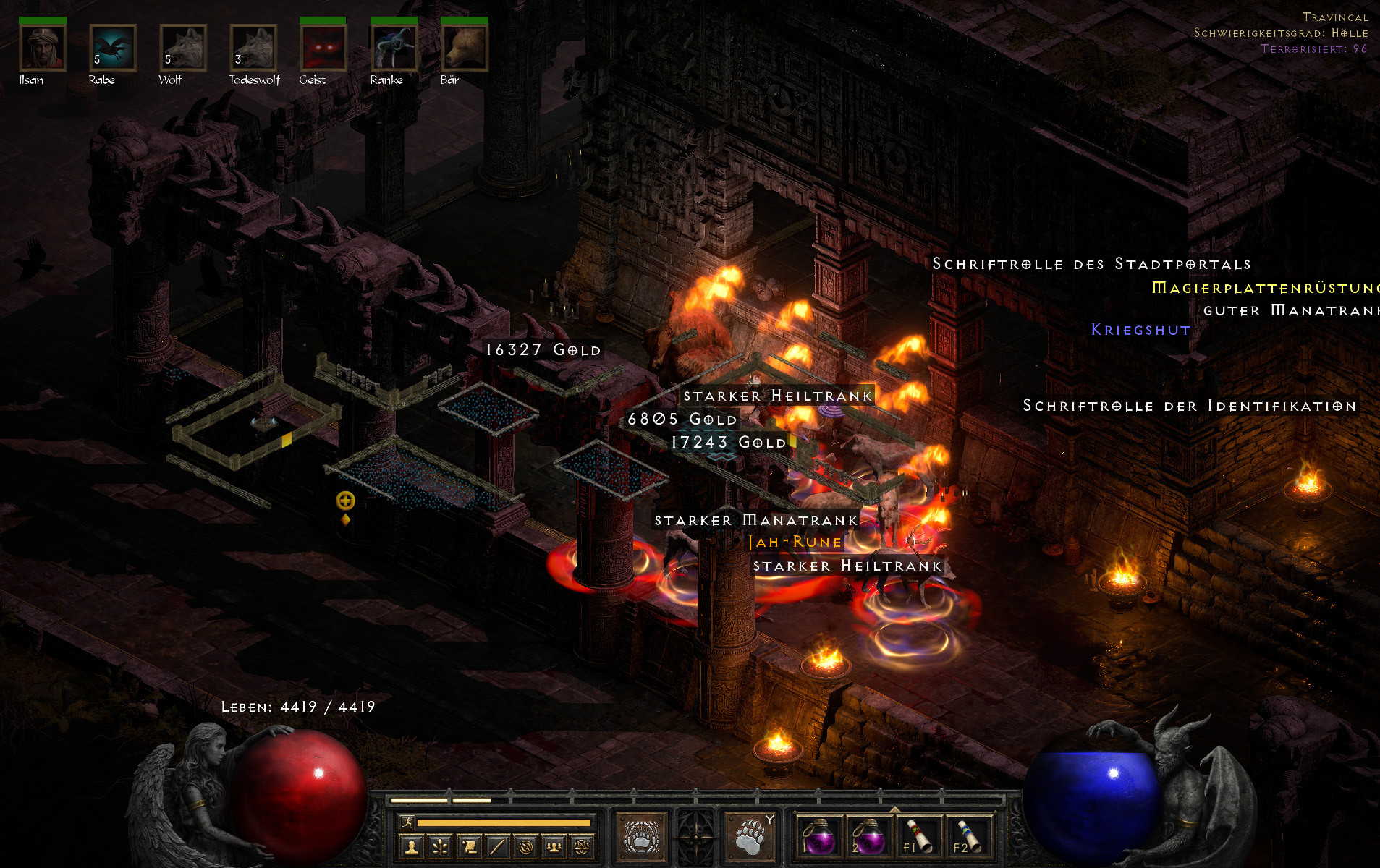Open the skill tree plant button
This screenshot has width=1380, height=868.
(440, 846)
